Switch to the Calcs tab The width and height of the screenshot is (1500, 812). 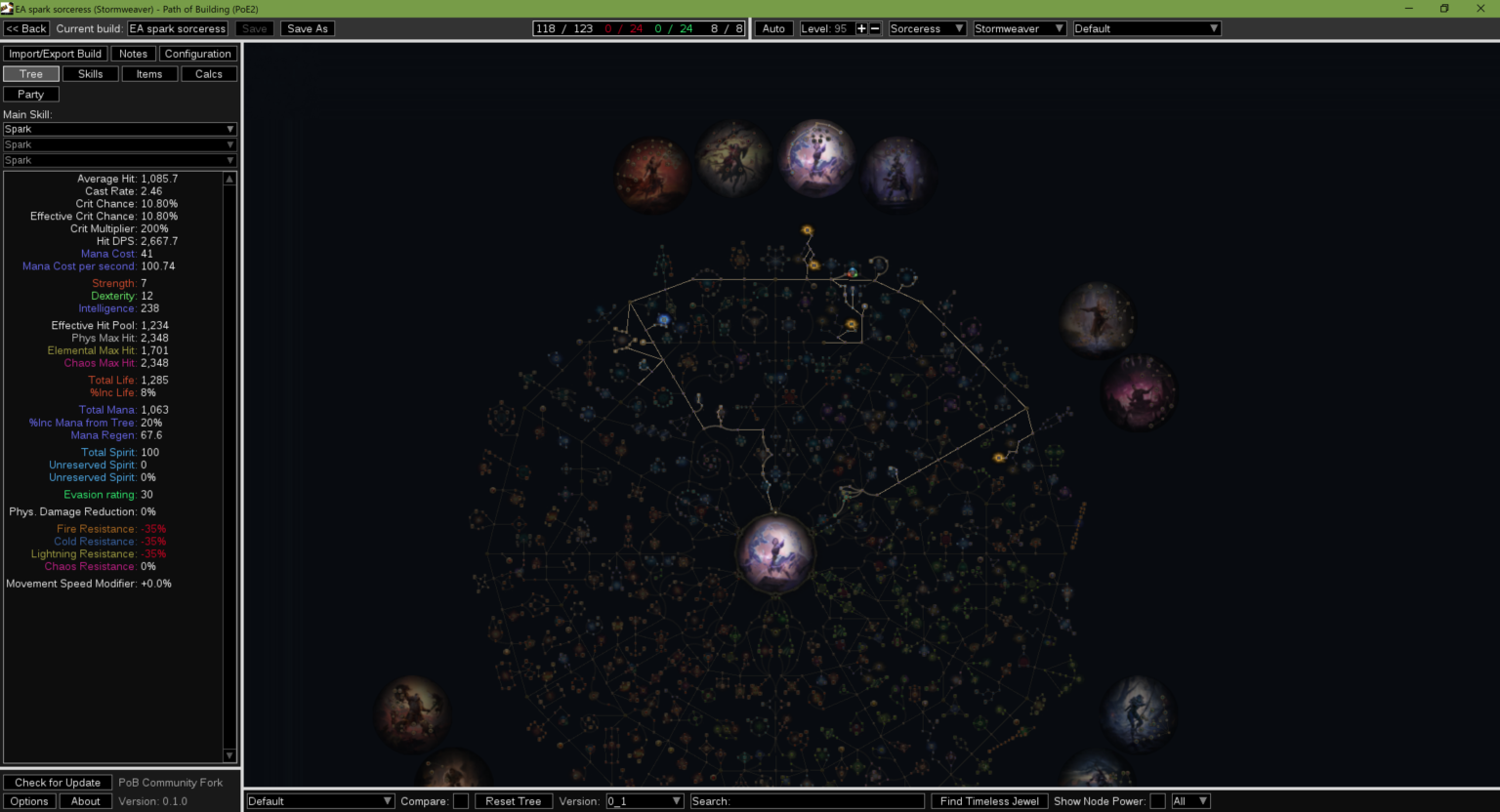(207, 73)
